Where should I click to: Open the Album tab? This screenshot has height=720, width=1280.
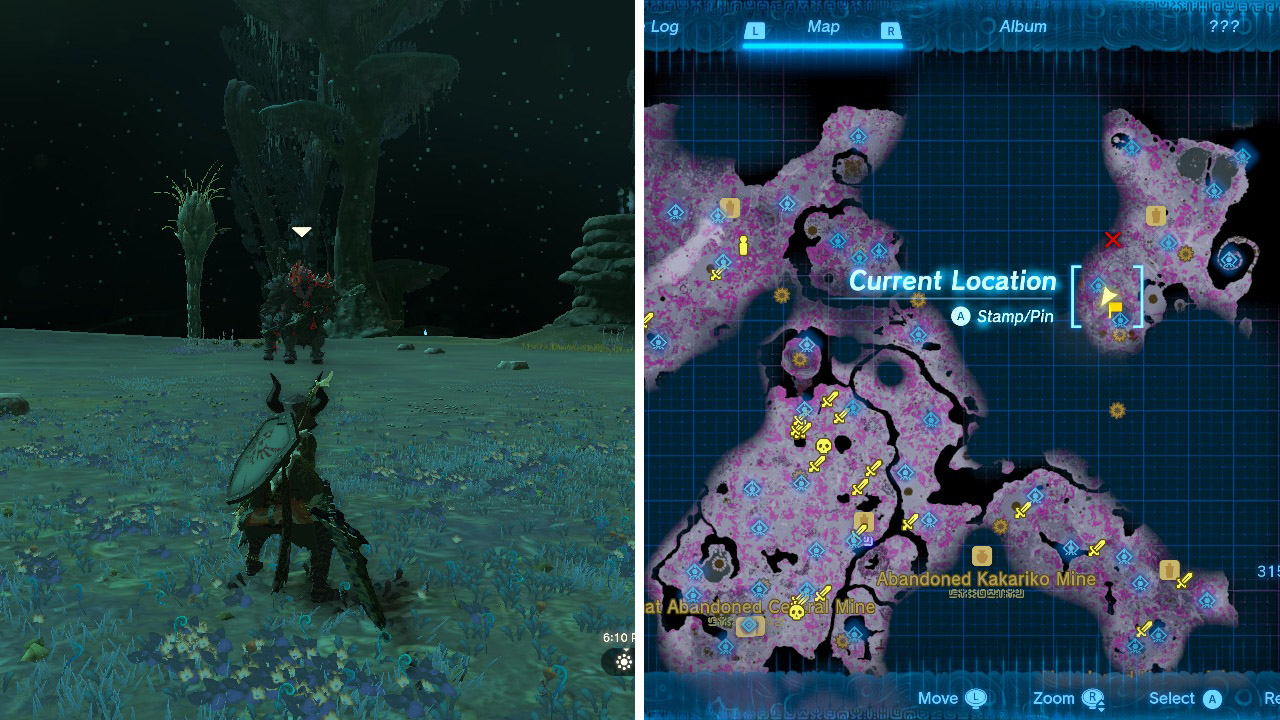(1022, 27)
